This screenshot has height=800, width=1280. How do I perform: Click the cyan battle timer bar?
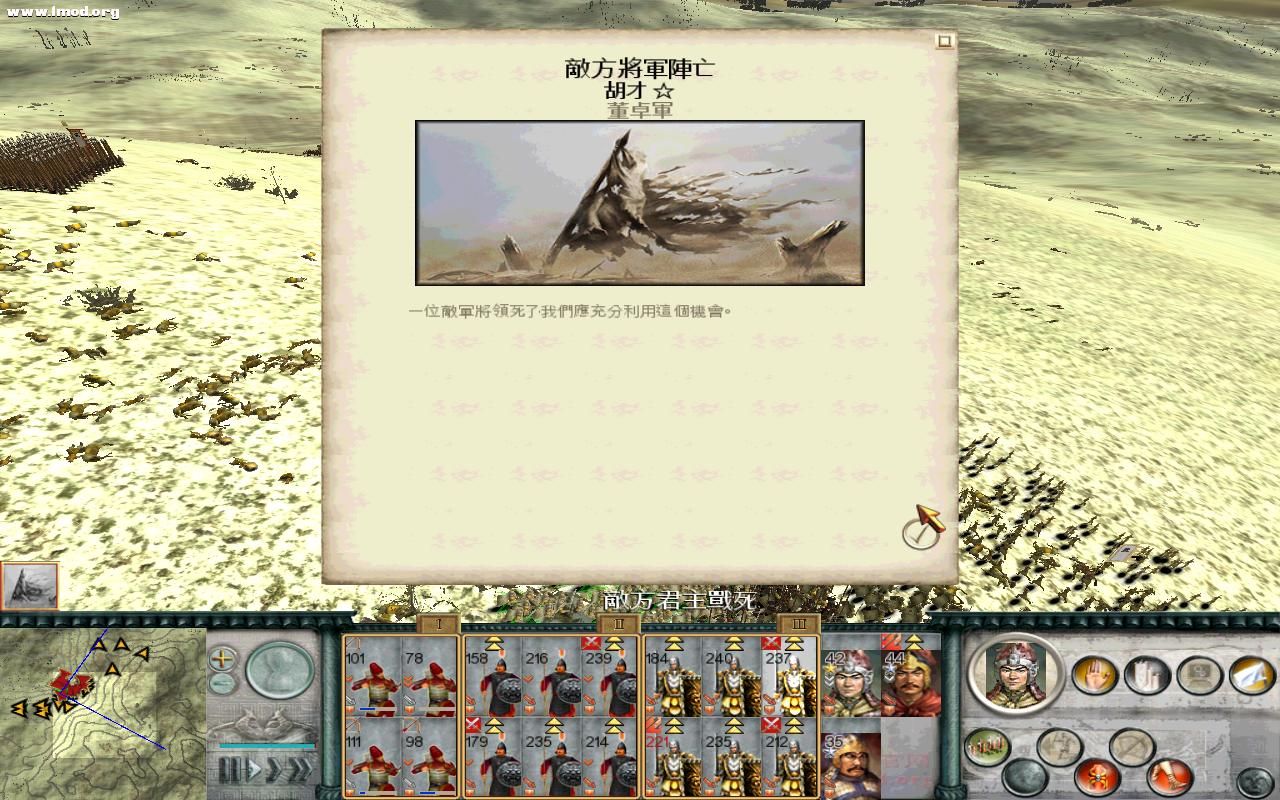coord(267,745)
